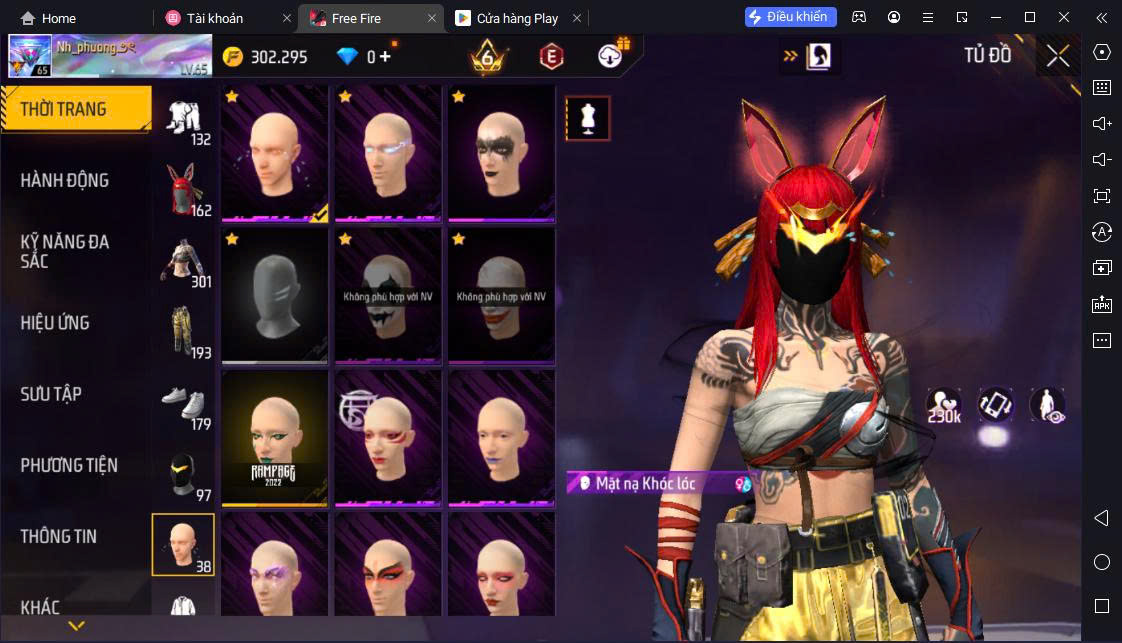Add diamonds with the plus button
This screenshot has height=643, width=1122.
tap(385, 57)
